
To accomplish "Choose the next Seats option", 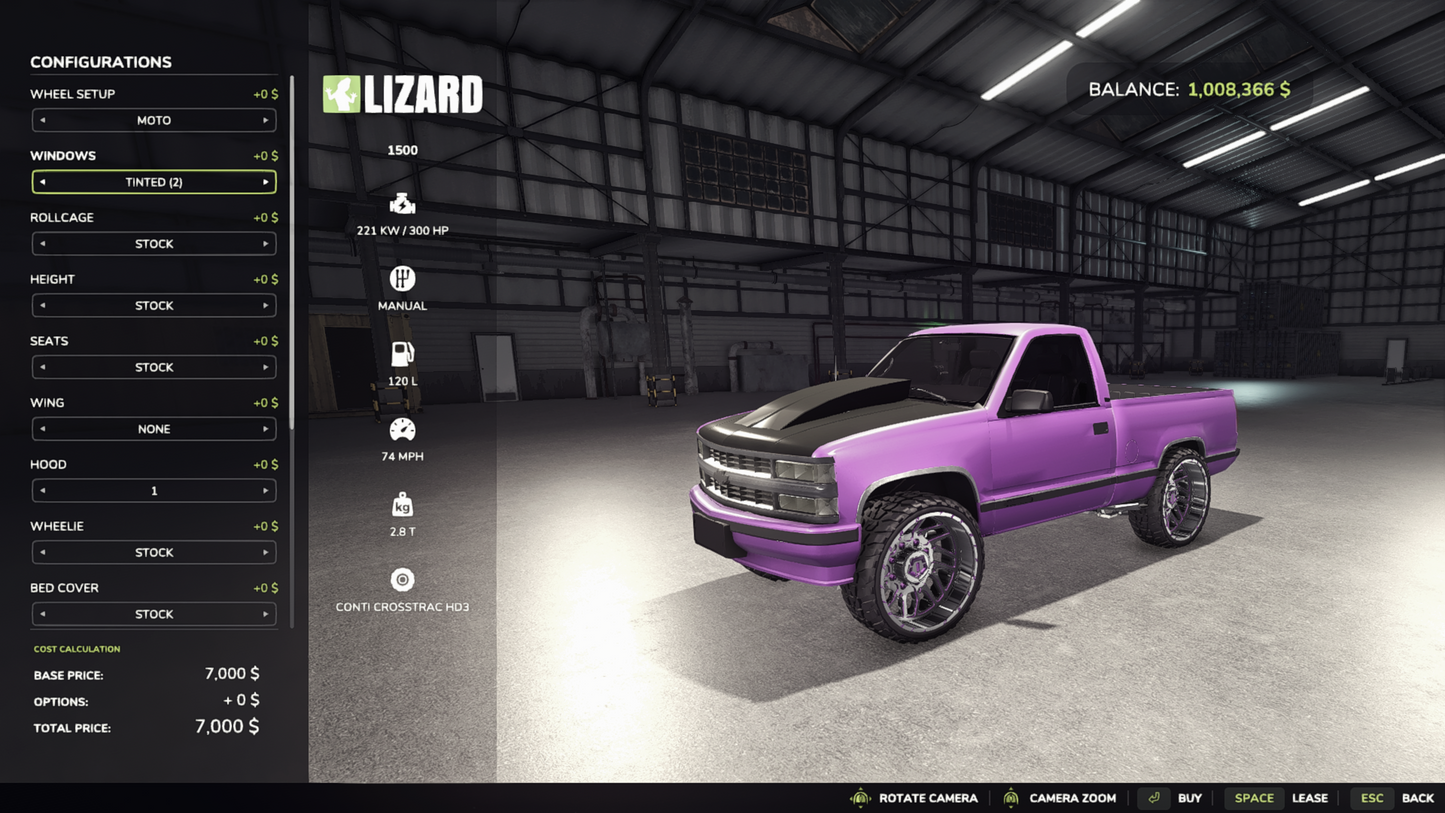I will [x=265, y=367].
